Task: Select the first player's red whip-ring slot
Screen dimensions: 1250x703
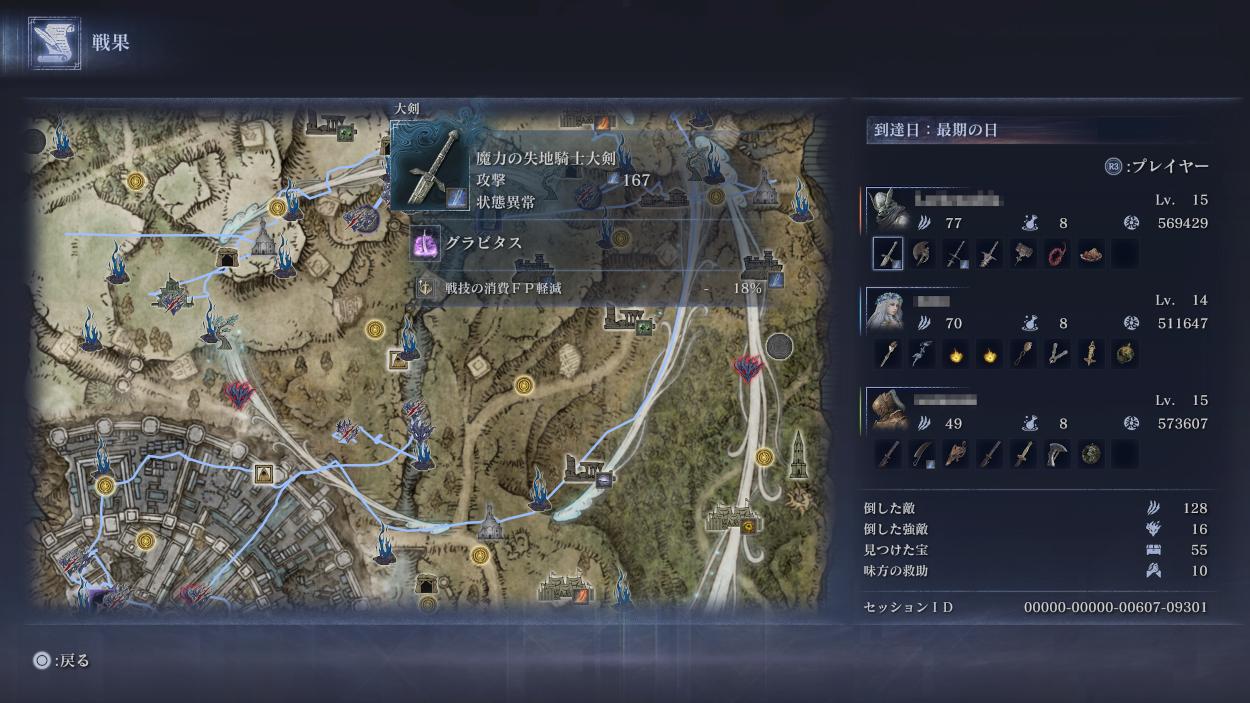Action: pos(1057,254)
